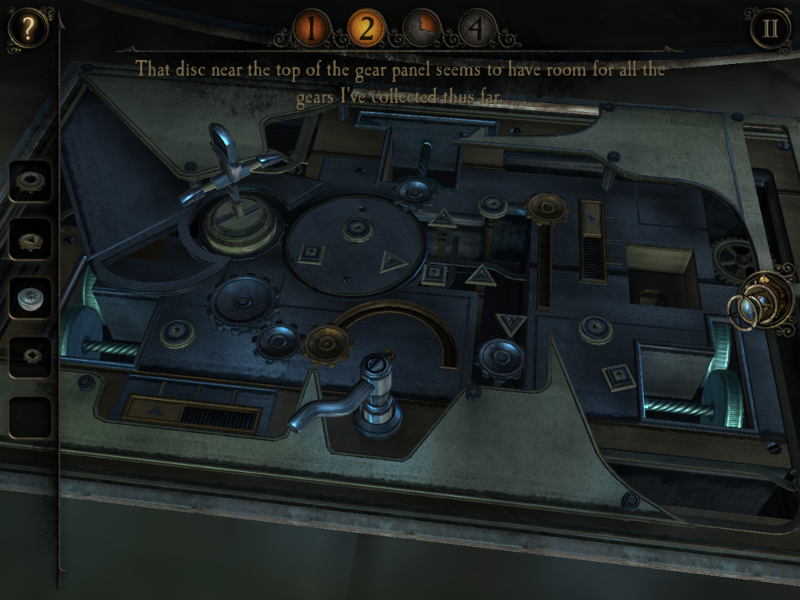Select the partially filled third hint
The height and width of the screenshot is (600, 800).
pos(423,27)
